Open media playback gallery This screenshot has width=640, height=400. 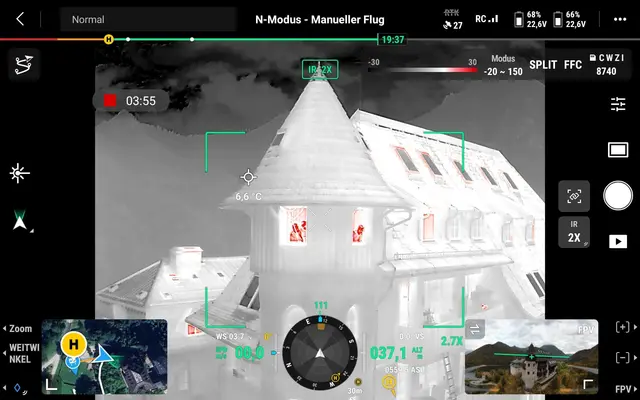618,241
